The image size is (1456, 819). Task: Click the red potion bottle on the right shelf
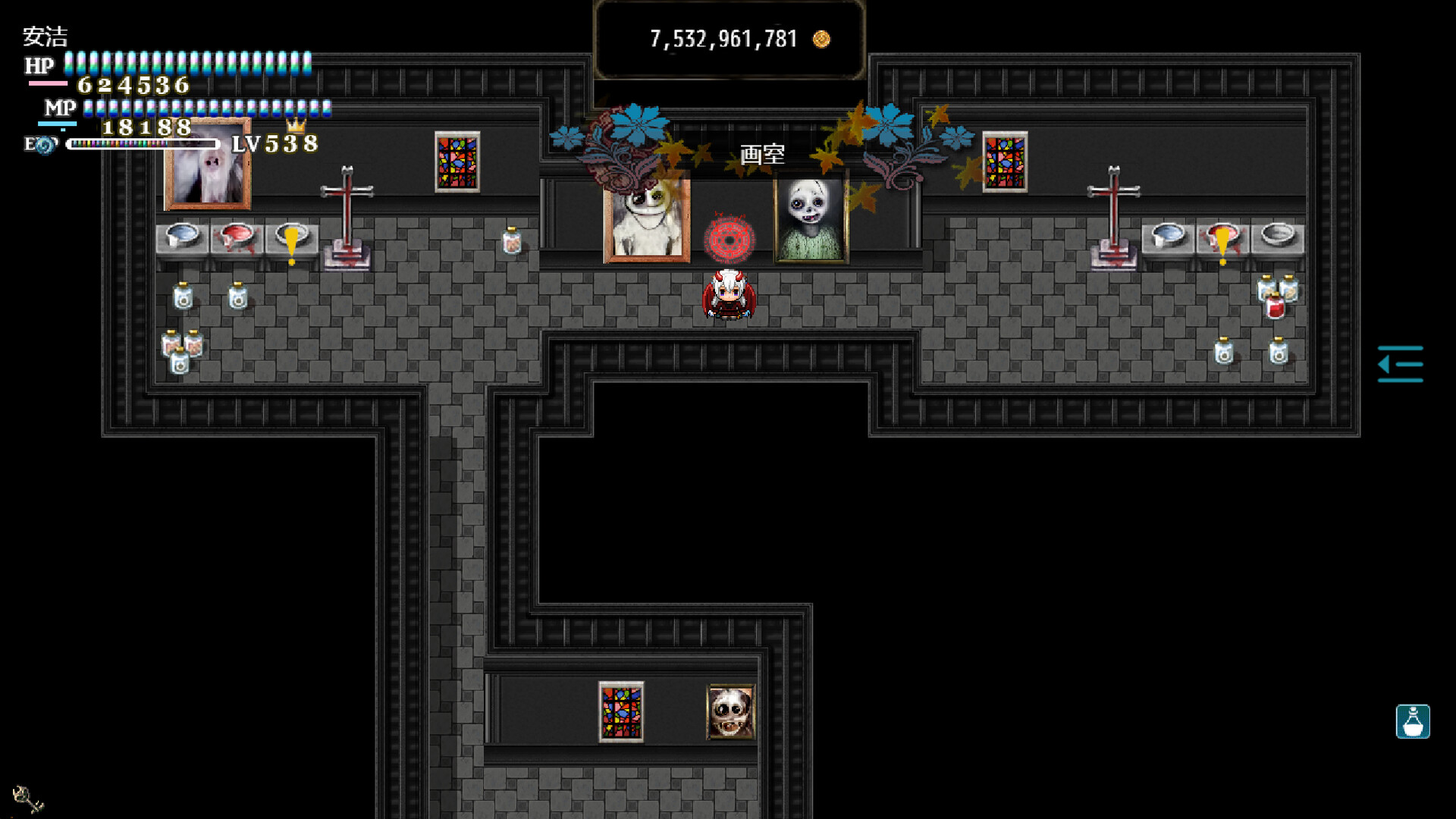point(1274,307)
